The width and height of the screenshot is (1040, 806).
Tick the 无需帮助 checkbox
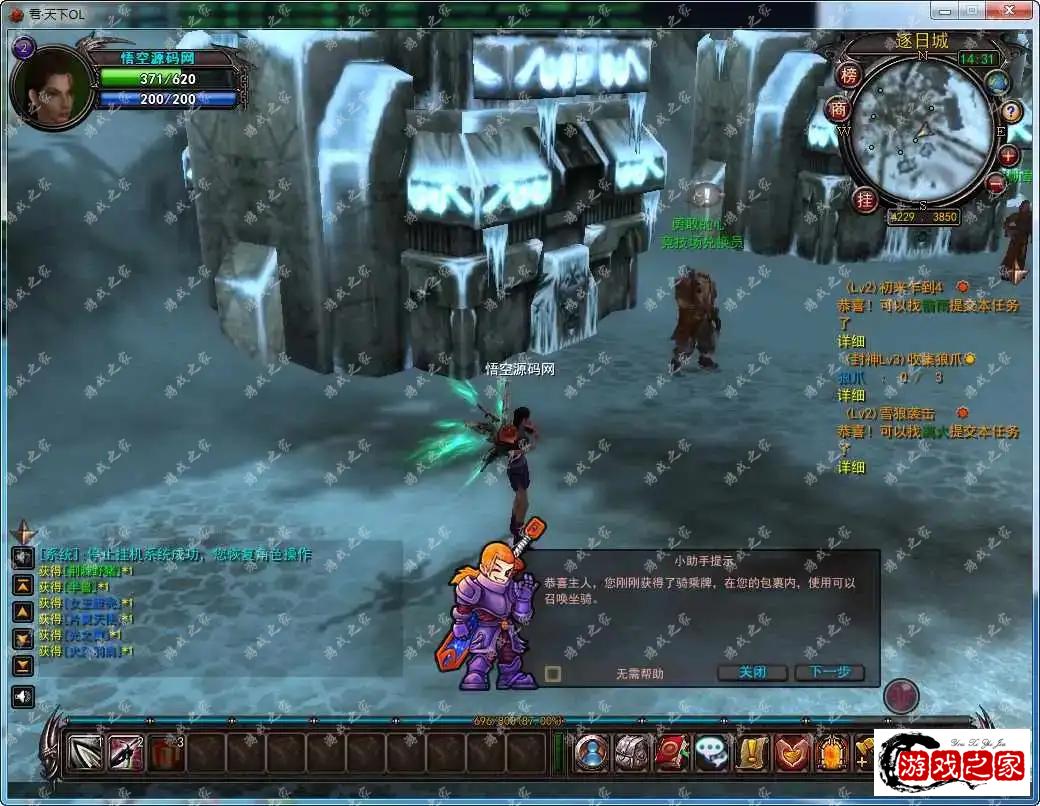553,673
